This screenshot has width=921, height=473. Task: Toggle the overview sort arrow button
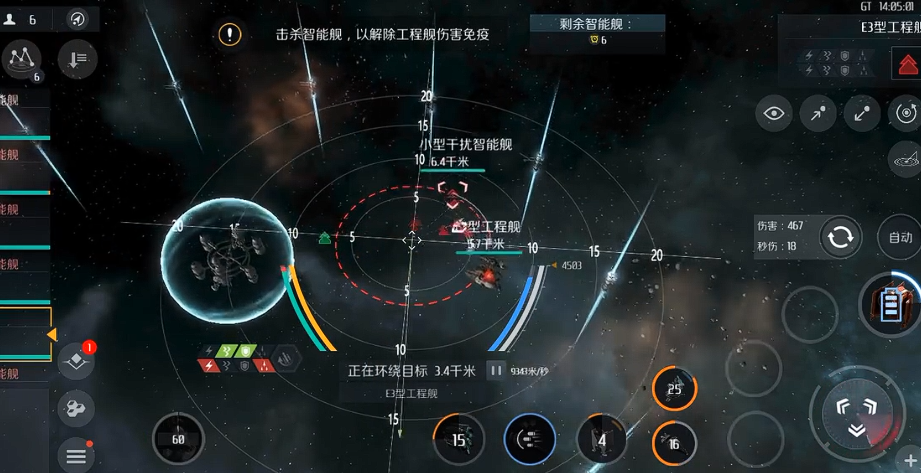77,59
